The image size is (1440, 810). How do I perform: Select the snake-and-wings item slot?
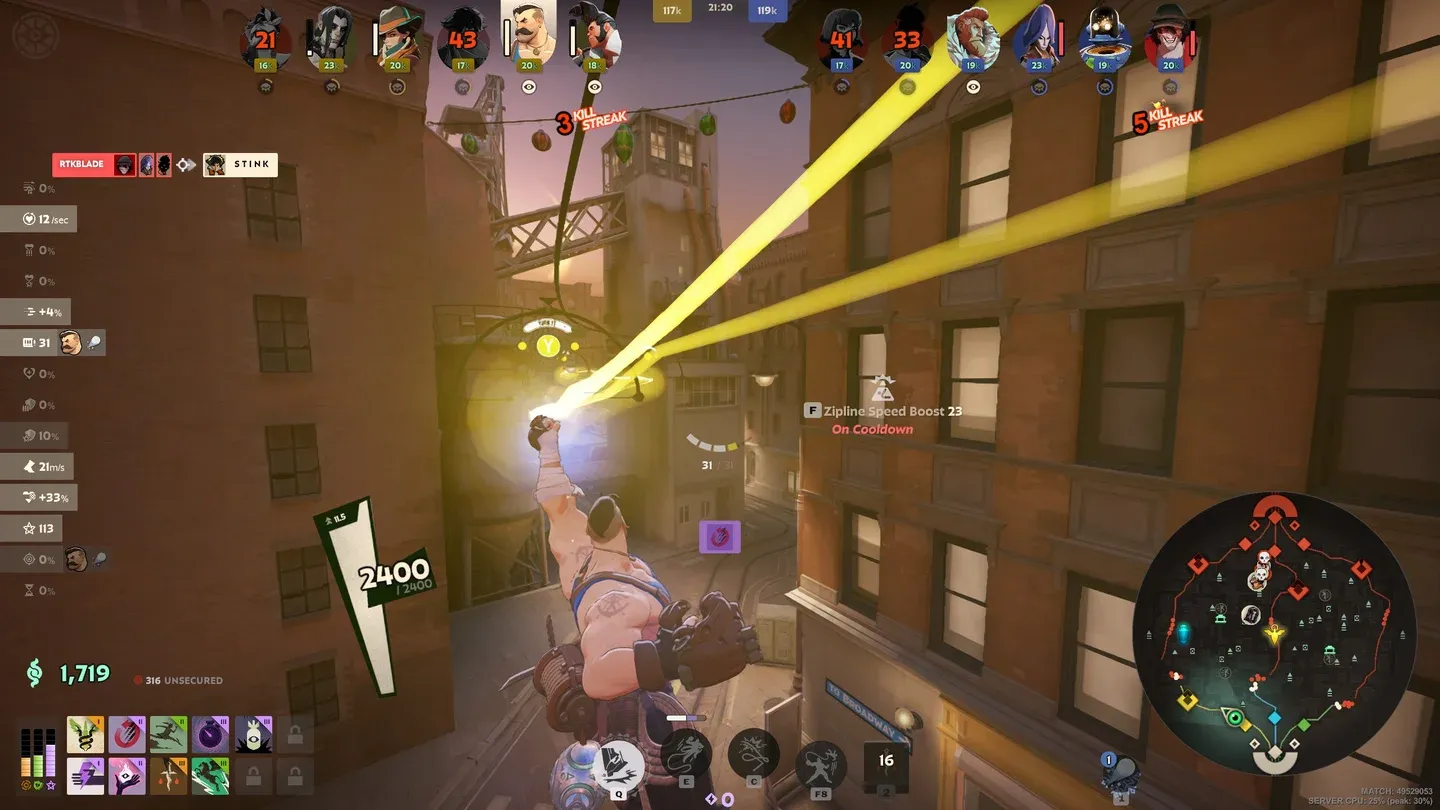pyautogui.click(x=86, y=734)
